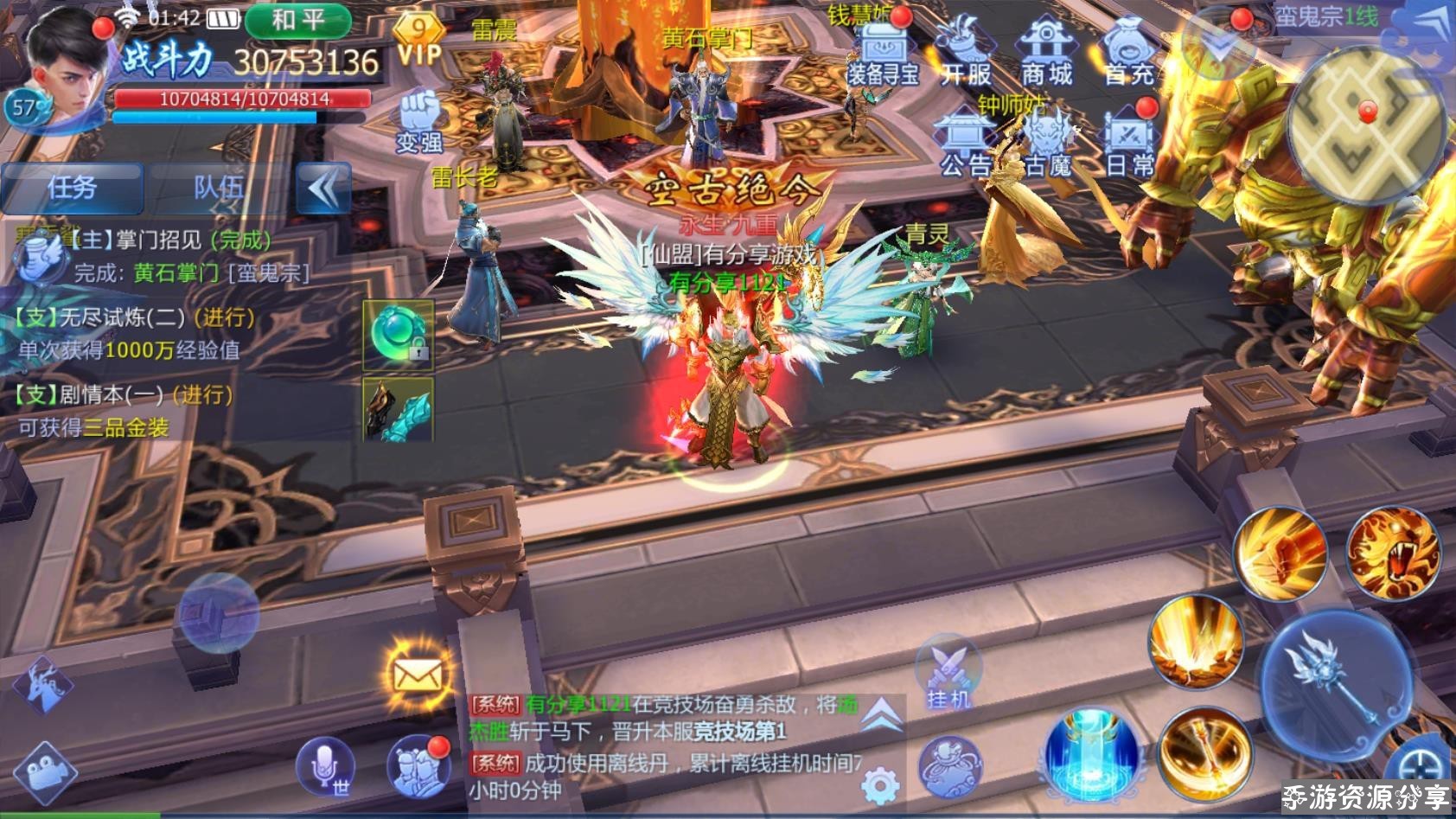Image resolution: width=1456 pixels, height=819 pixels.
Task: Open the 公告 announcements
Action: [965, 143]
